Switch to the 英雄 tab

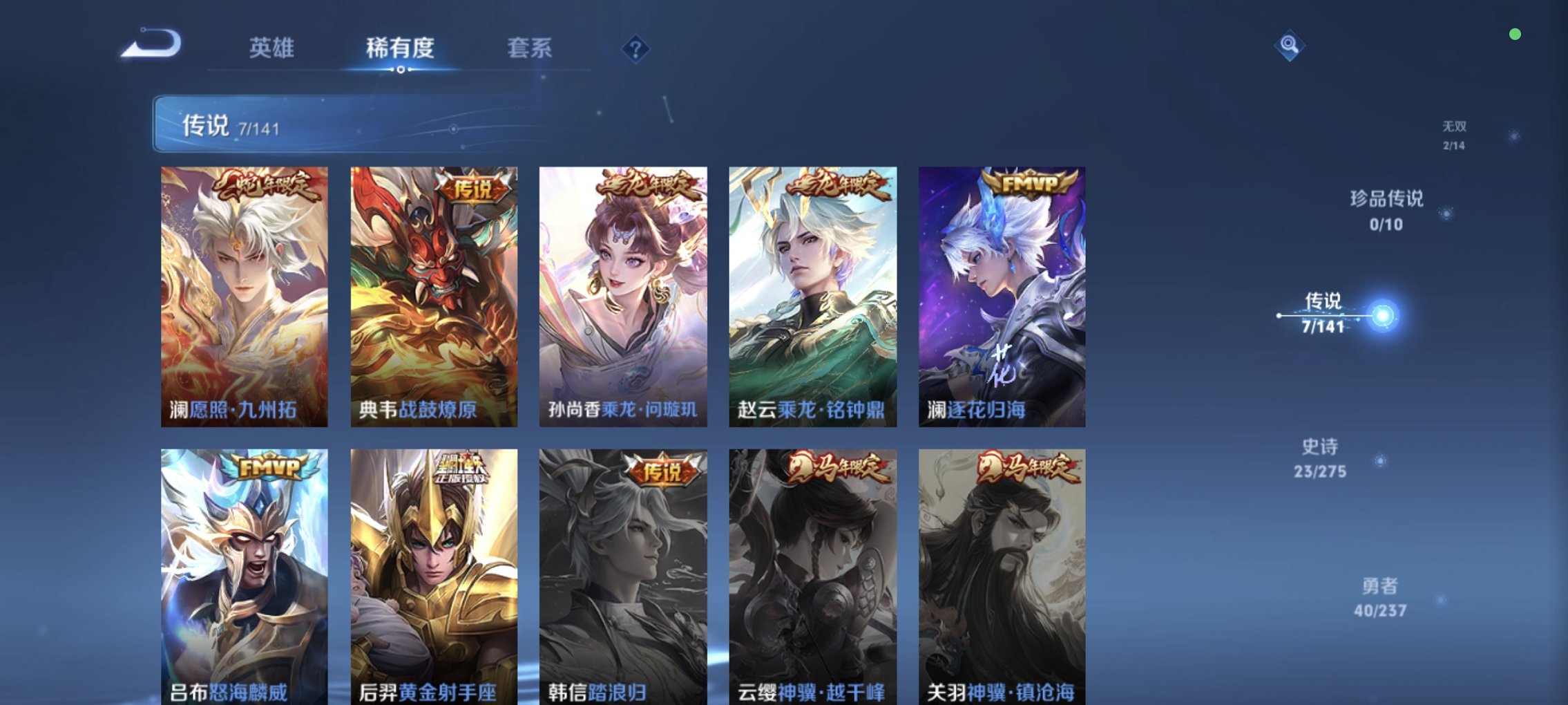[x=273, y=48]
